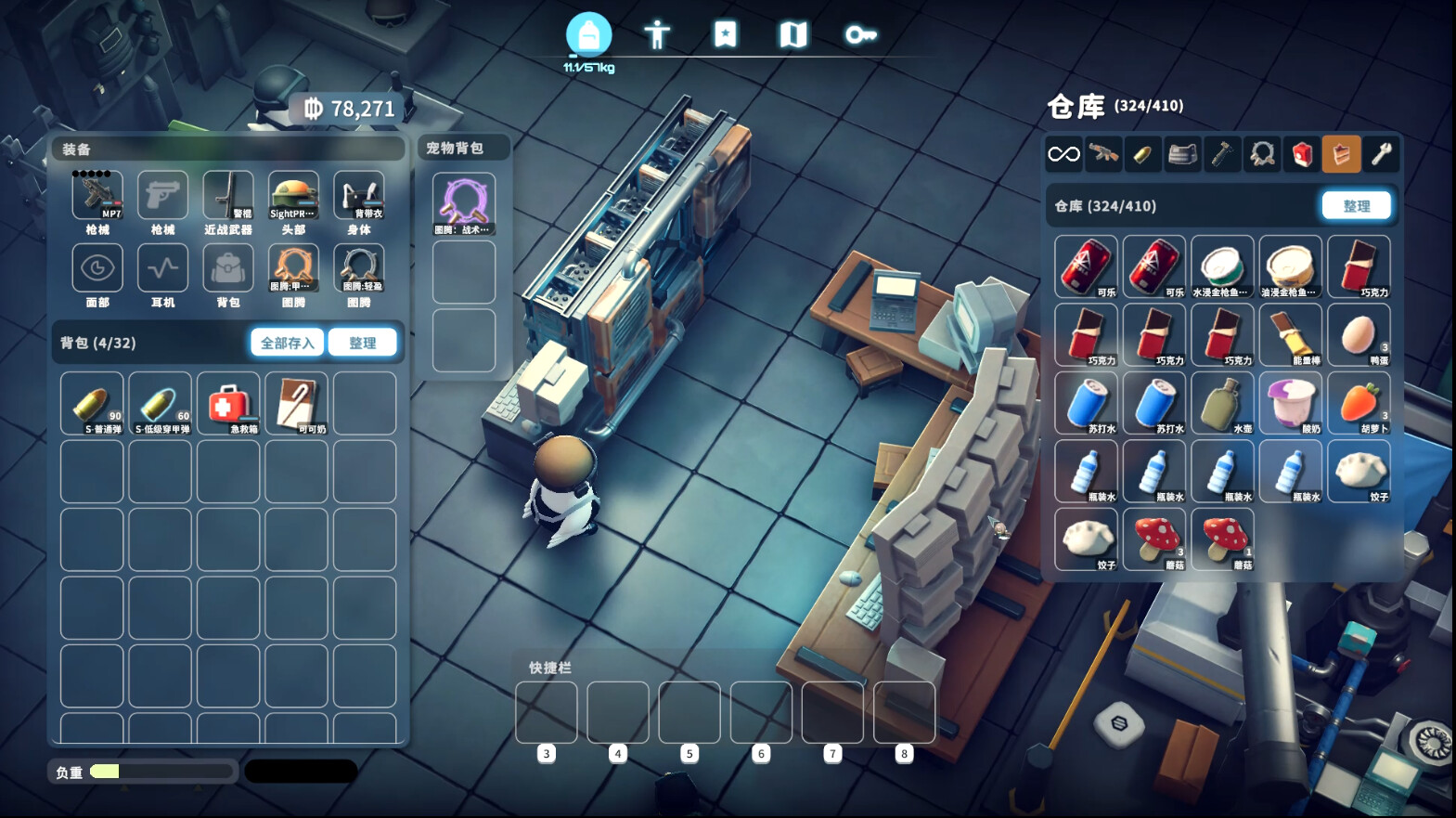Show all warehouse items with infinity filter
This screenshot has height=818, width=1456.
click(1063, 154)
